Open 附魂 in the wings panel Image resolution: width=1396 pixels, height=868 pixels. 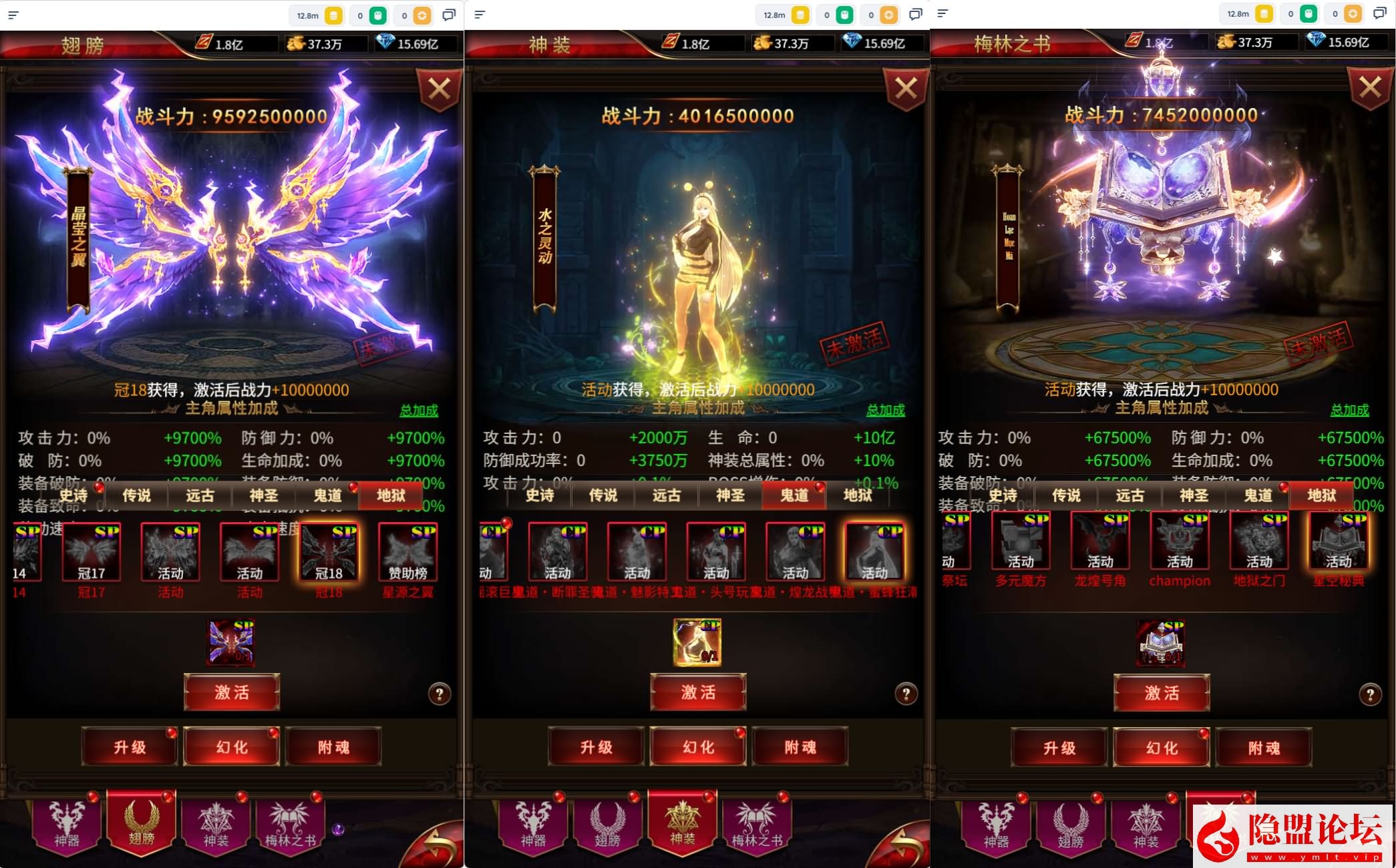point(335,746)
